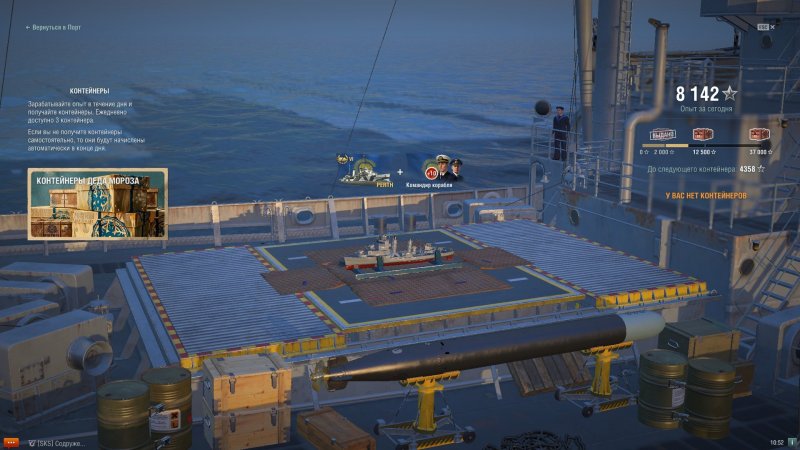Open the [SKS] clan chat tab

[x=58, y=442]
